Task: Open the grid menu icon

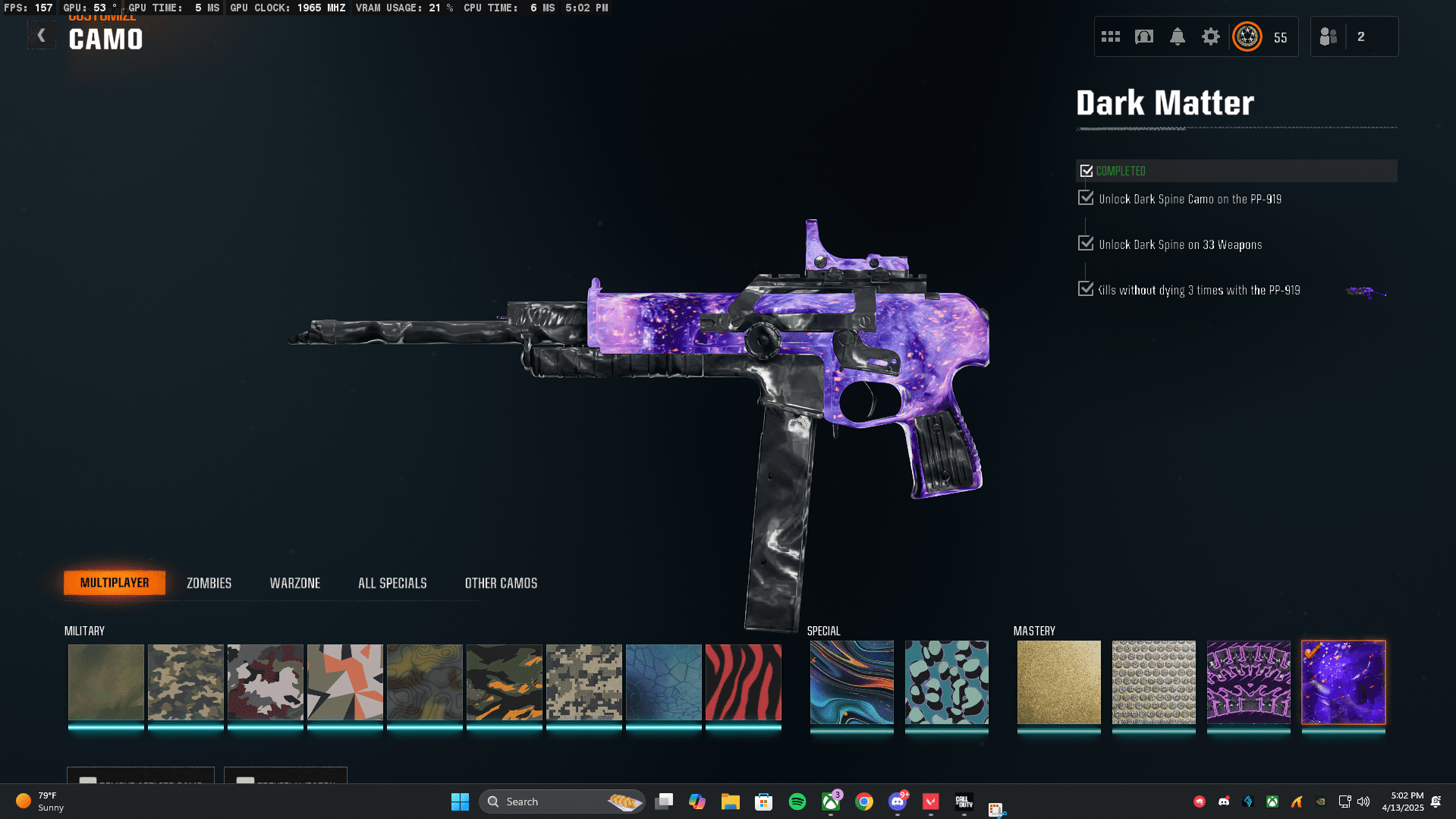Action: (1110, 36)
